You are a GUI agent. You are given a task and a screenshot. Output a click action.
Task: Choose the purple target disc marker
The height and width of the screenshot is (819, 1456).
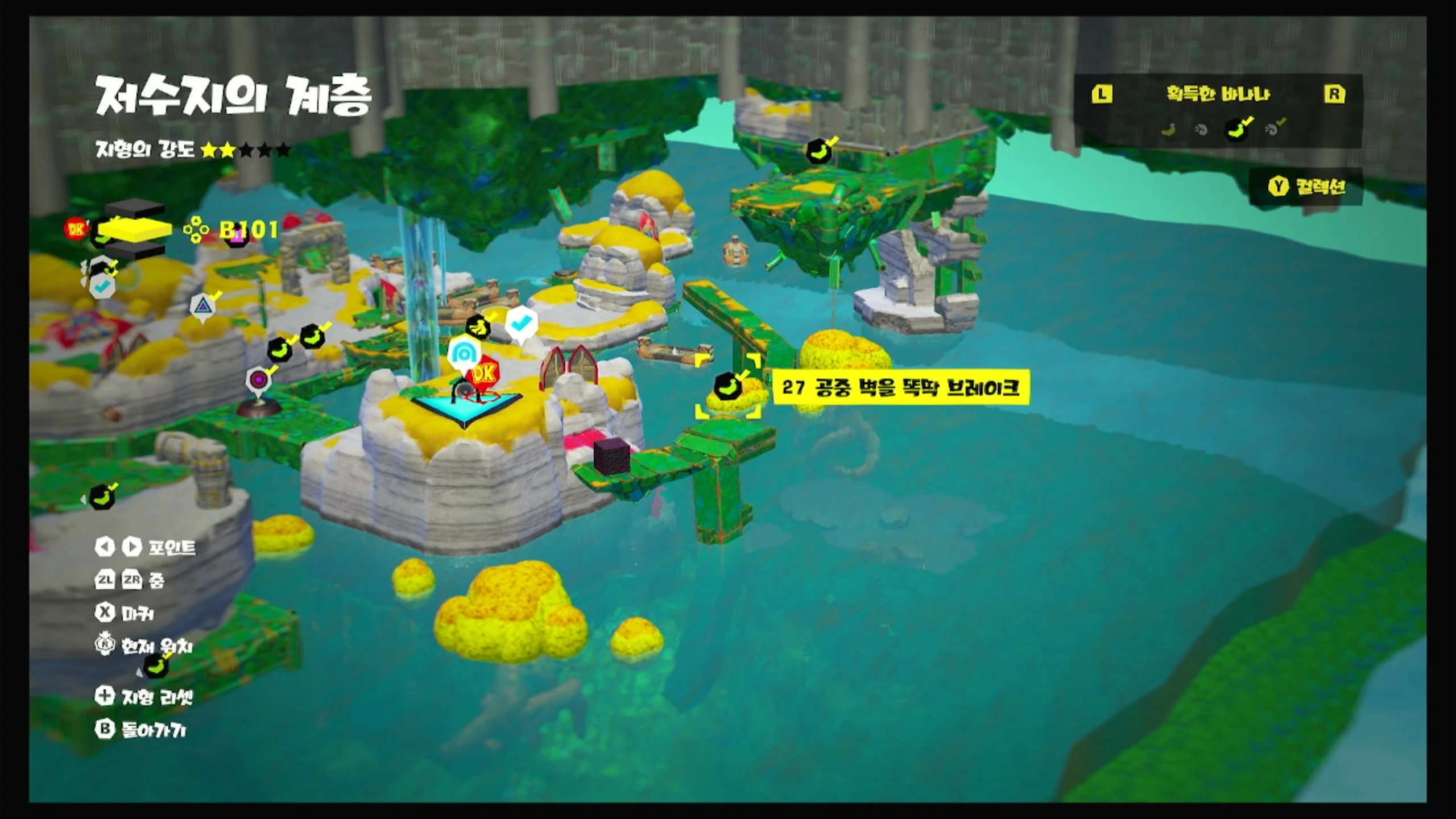pos(258,379)
